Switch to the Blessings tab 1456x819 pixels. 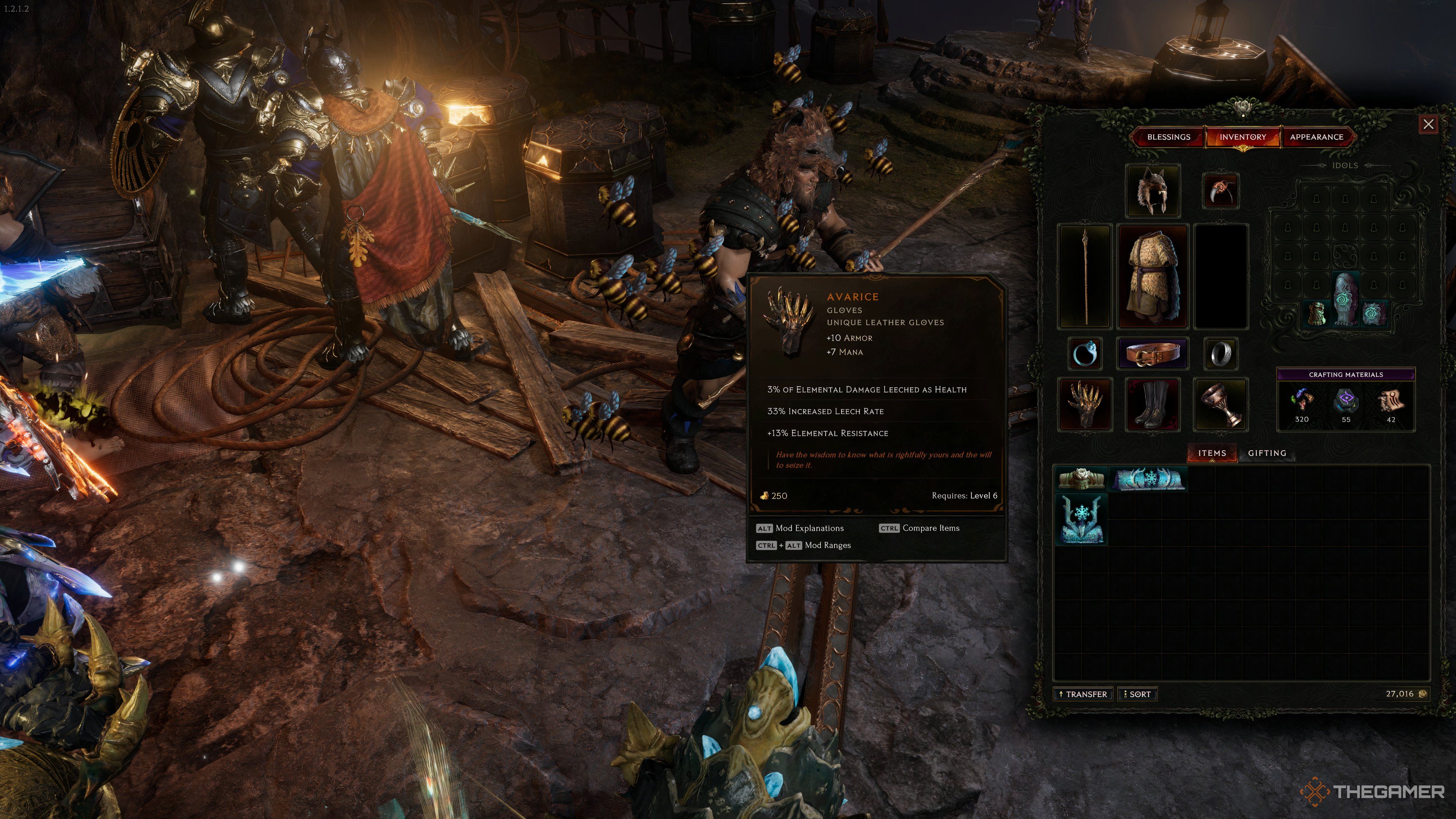pyautogui.click(x=1168, y=137)
